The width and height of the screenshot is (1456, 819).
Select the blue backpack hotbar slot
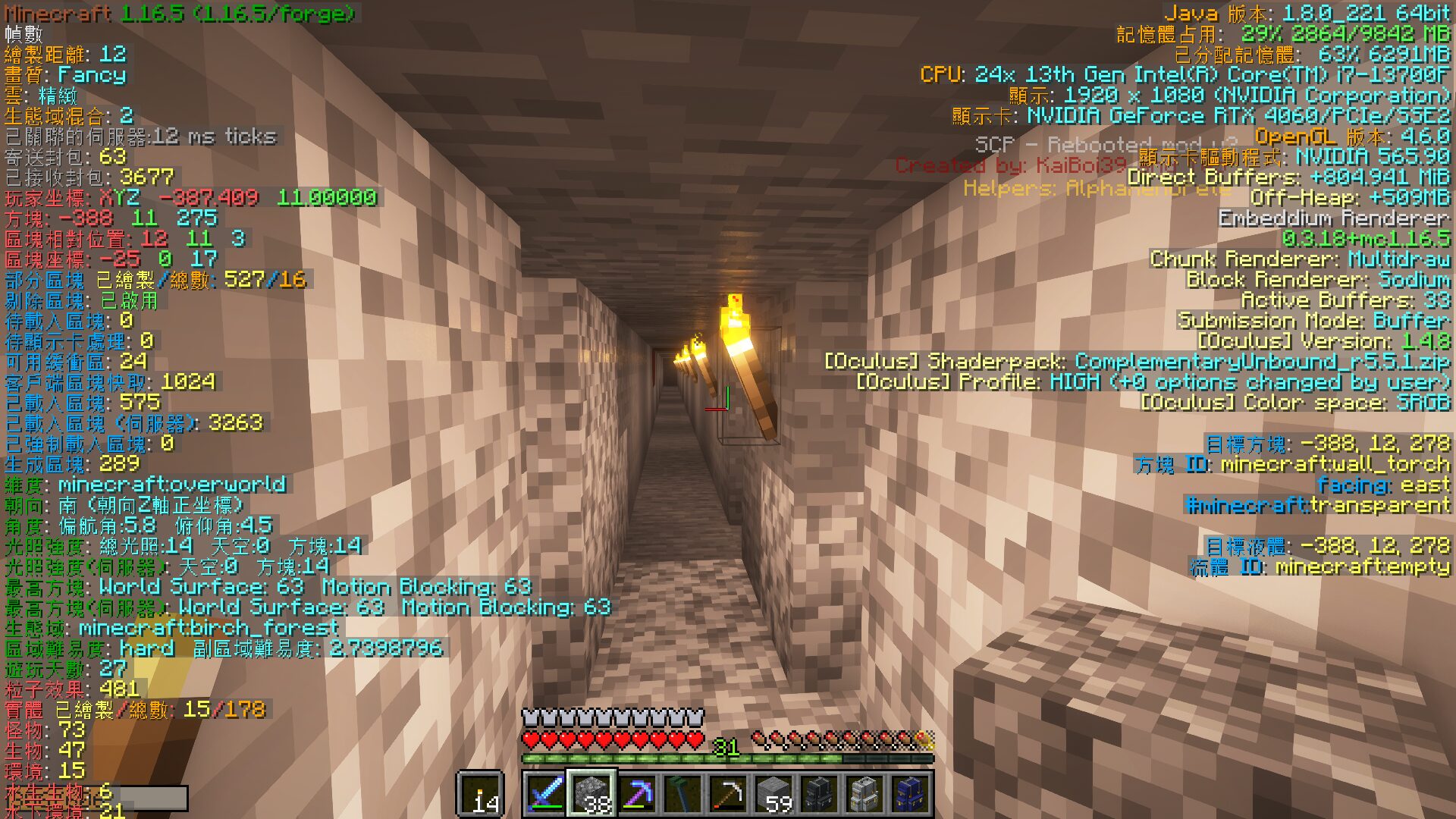(x=910, y=794)
